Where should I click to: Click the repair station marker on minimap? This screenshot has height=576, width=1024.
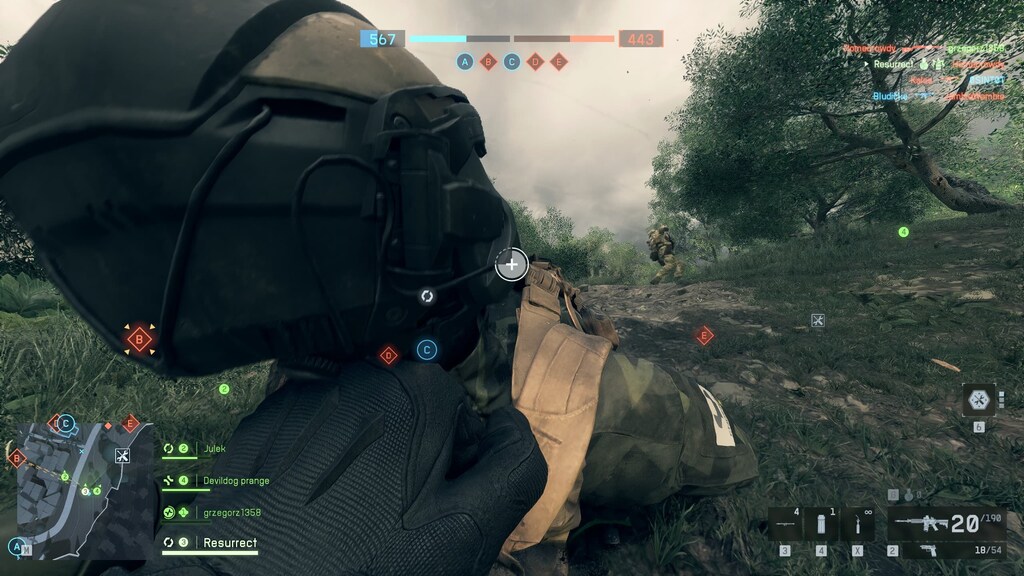pos(122,456)
